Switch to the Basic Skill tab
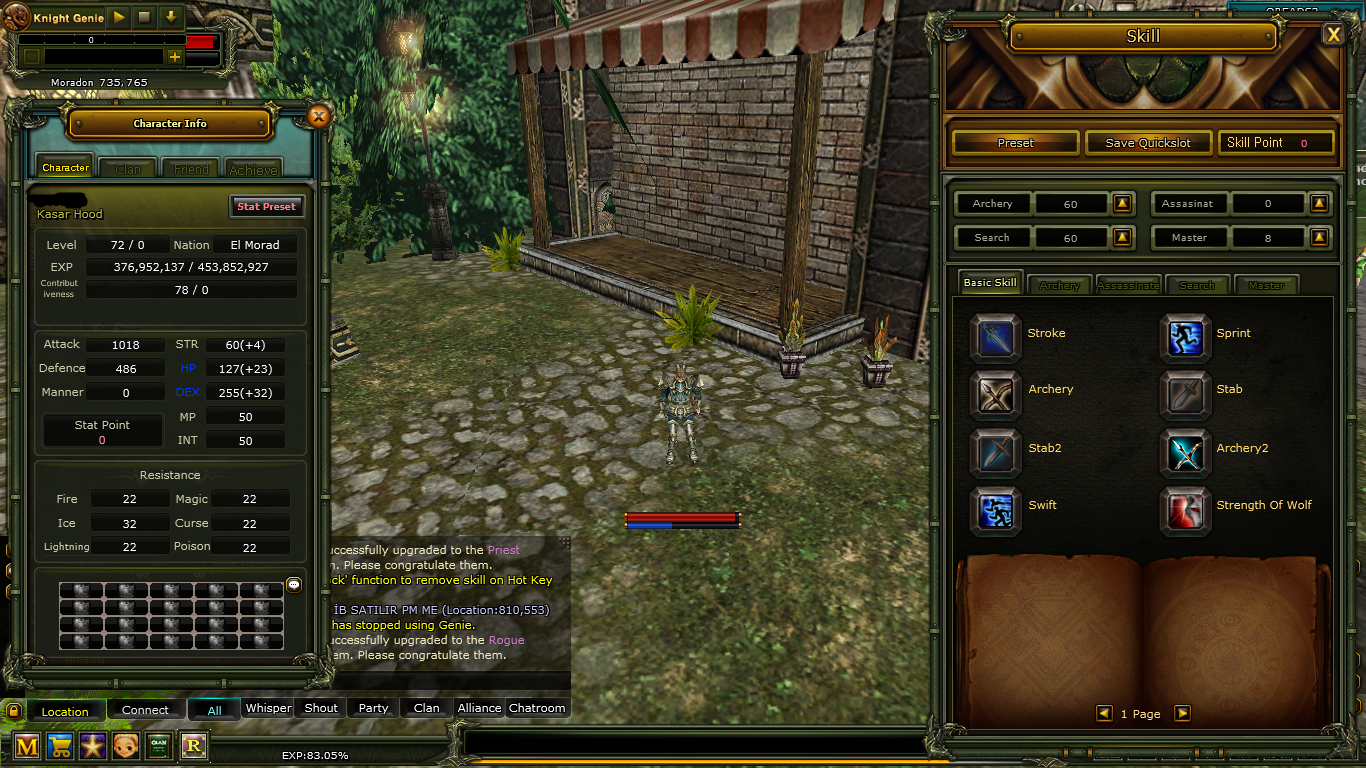Image resolution: width=1366 pixels, height=768 pixels. (989, 283)
